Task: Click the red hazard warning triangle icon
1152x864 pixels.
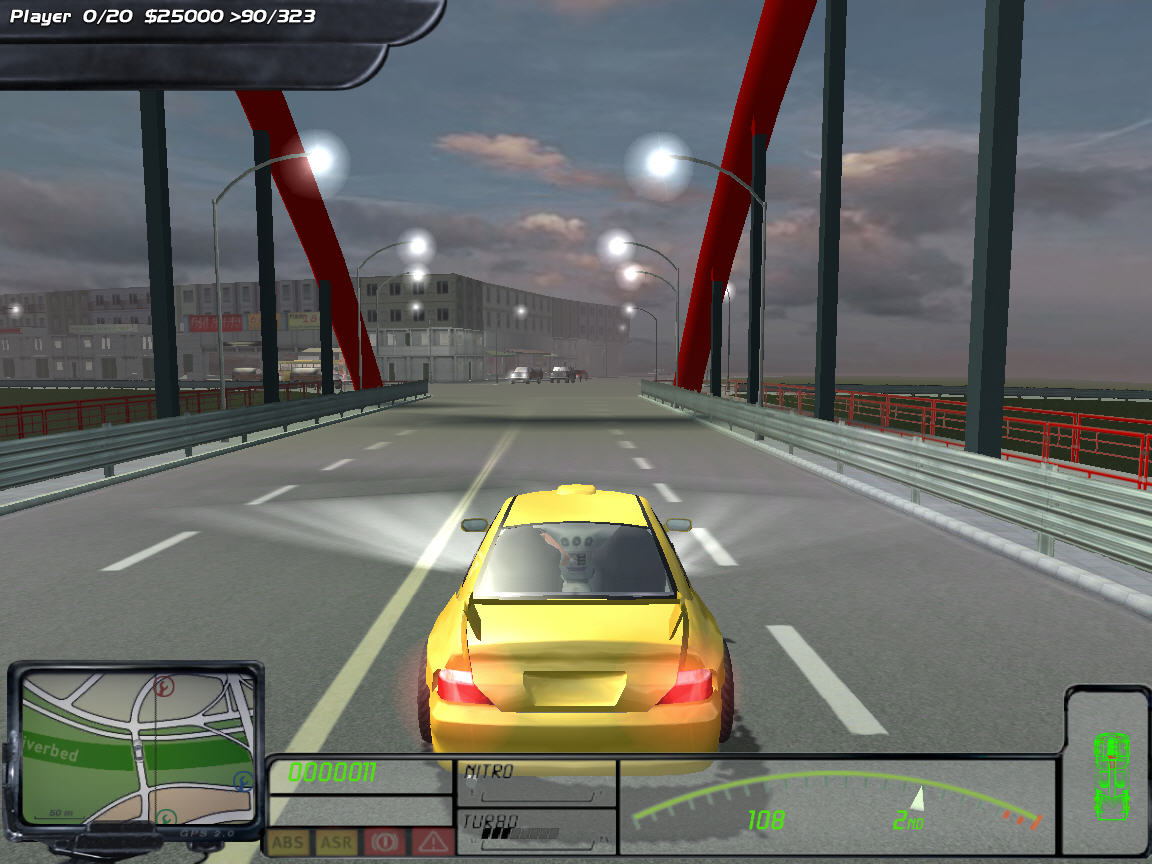Action: click(x=432, y=842)
